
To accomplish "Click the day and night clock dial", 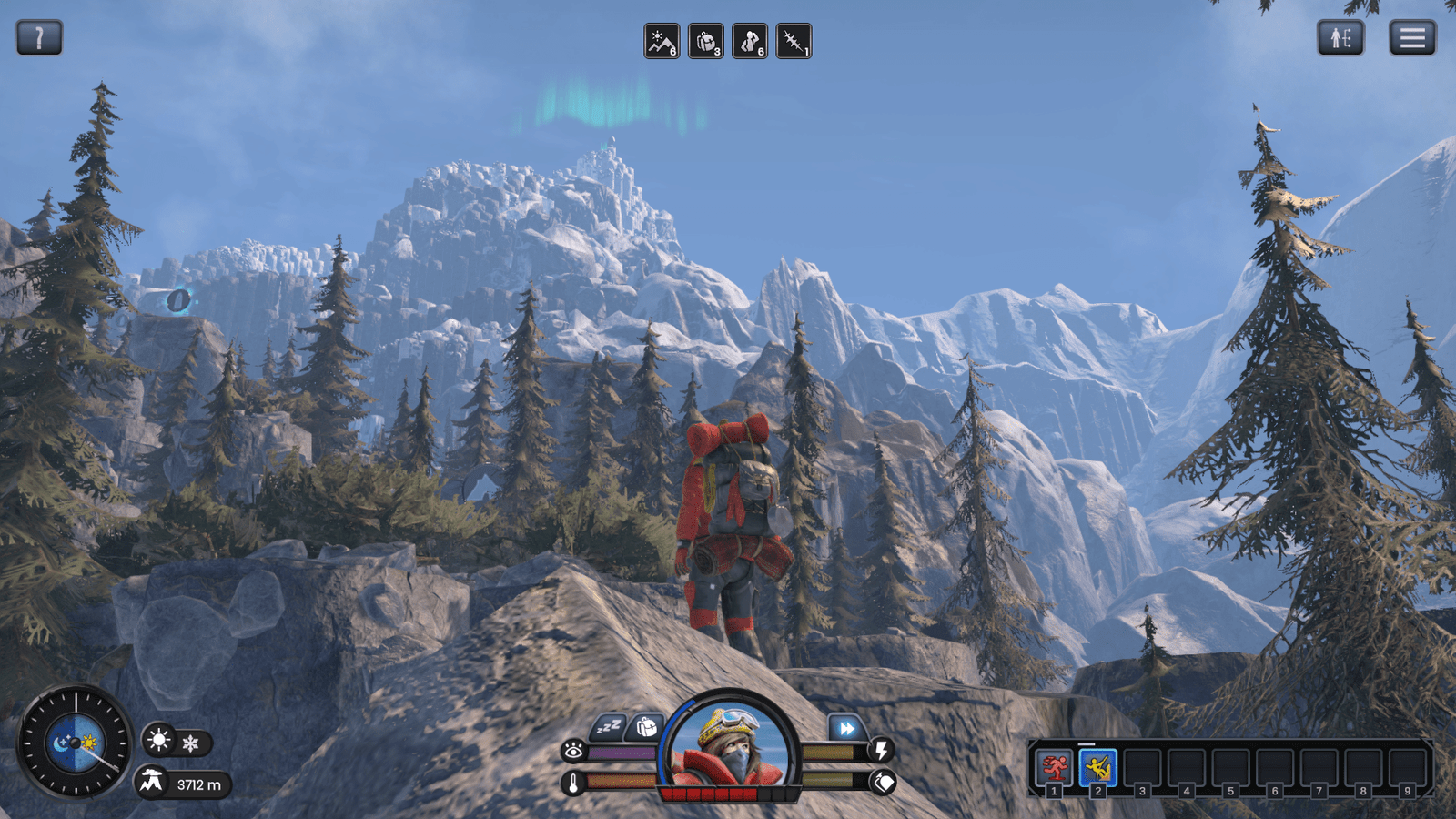I will [76, 743].
